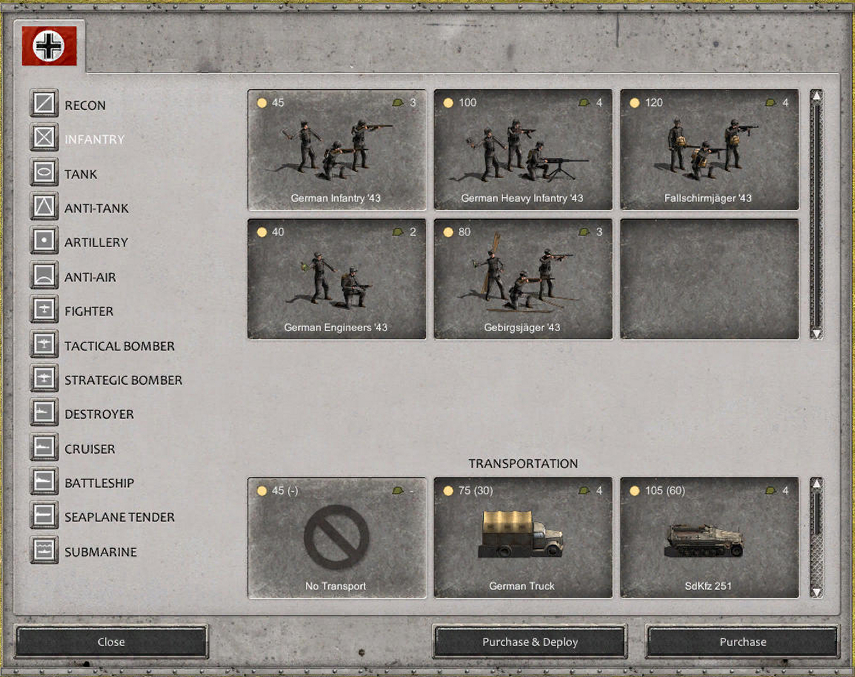Select the German Infantry '43 unit card
The width and height of the screenshot is (855, 677).
click(336, 150)
